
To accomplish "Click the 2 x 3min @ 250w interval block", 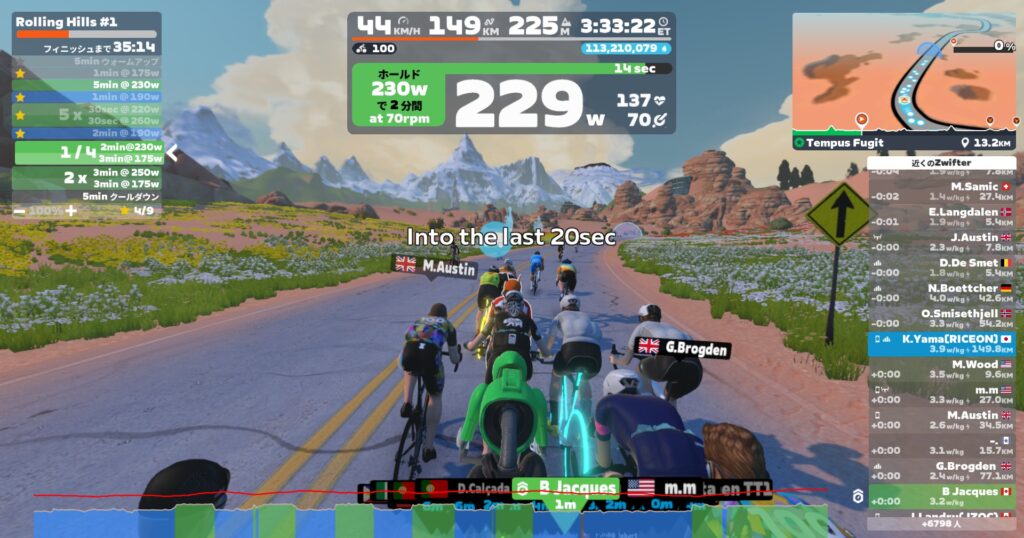I will pyautogui.click(x=88, y=177).
